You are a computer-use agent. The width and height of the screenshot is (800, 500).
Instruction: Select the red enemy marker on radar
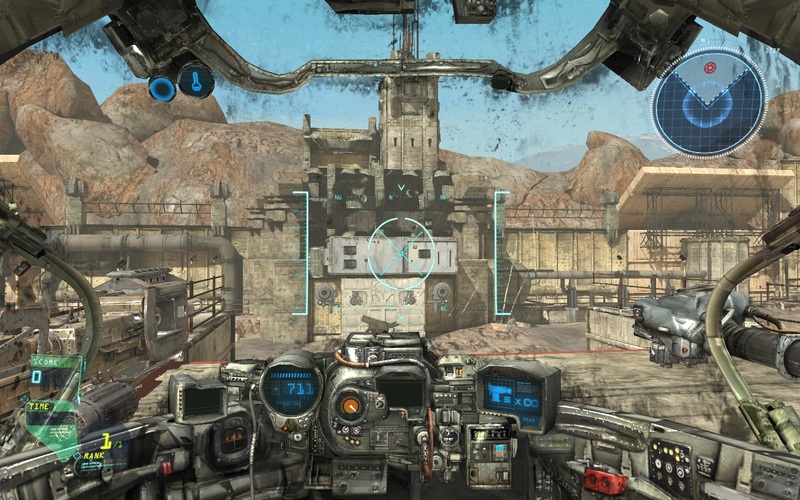coord(710,68)
